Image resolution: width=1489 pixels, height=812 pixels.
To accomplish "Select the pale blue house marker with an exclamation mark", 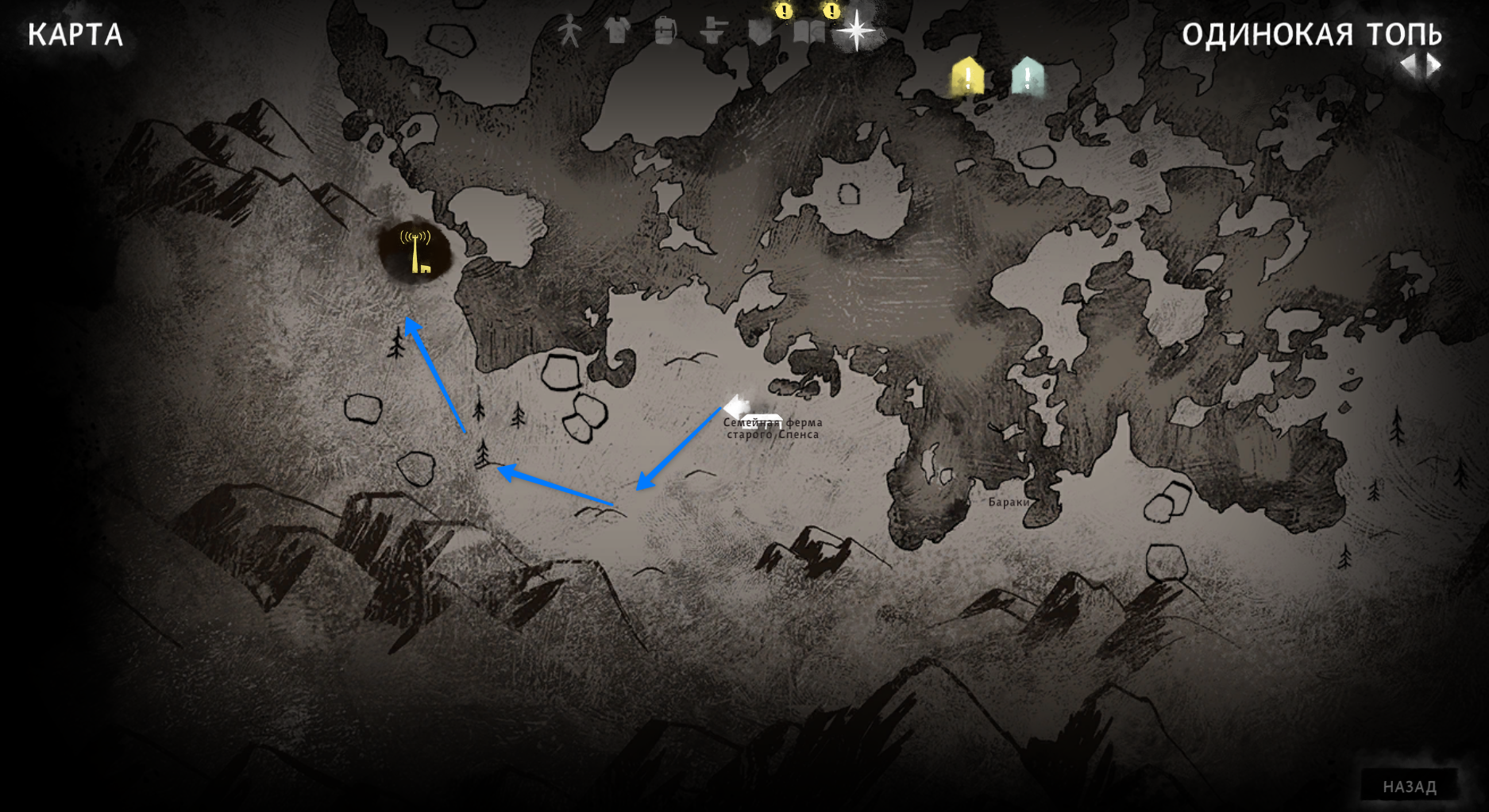I will click(1028, 77).
